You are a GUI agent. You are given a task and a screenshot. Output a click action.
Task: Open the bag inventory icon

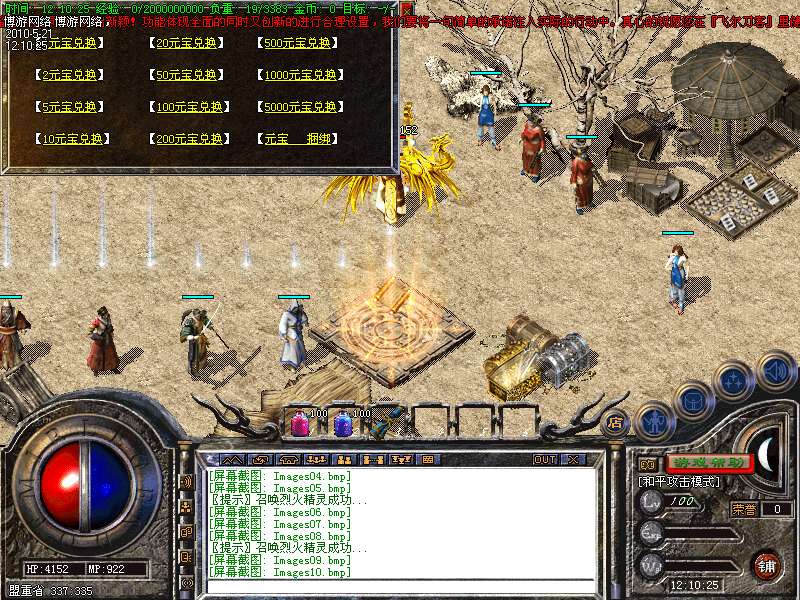tap(693, 400)
